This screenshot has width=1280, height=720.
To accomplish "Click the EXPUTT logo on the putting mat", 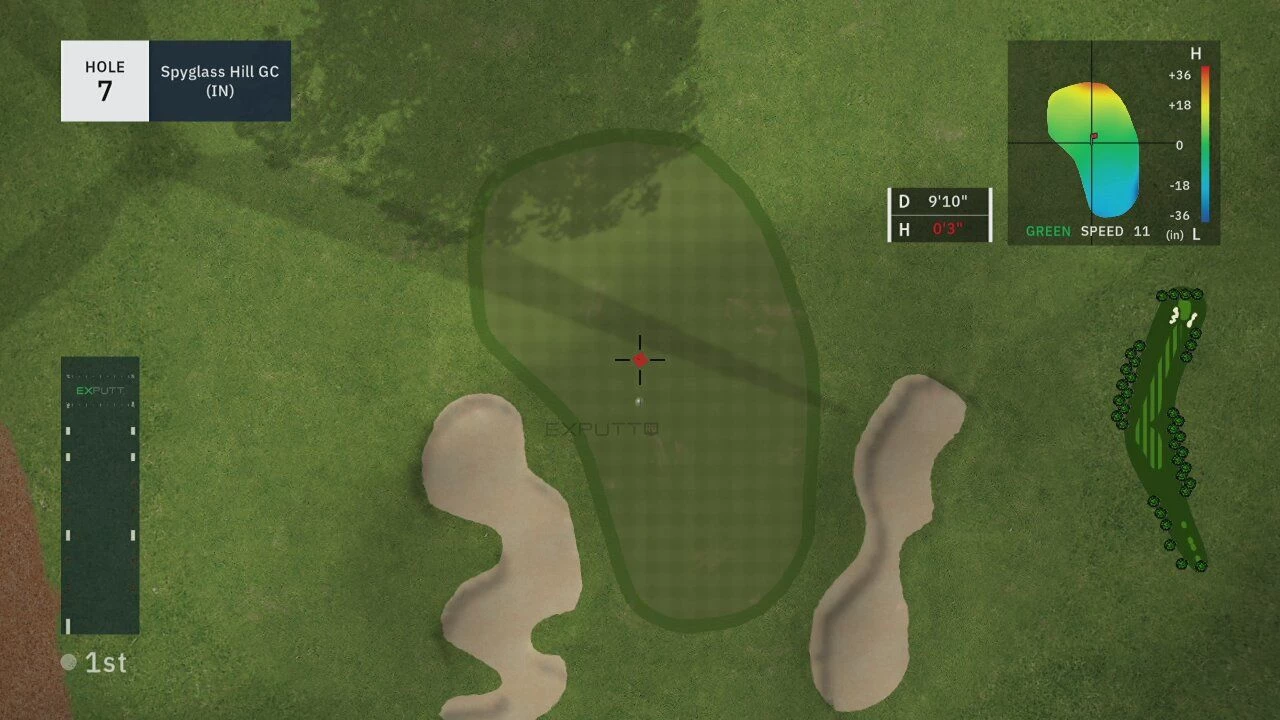I will click(x=100, y=390).
